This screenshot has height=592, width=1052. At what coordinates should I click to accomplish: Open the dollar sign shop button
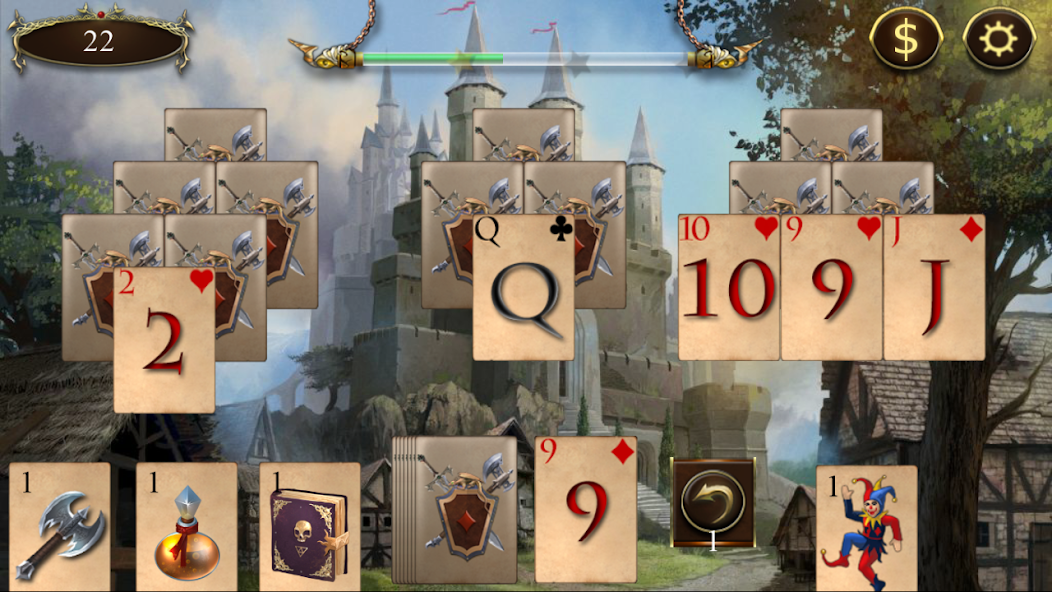coord(904,39)
